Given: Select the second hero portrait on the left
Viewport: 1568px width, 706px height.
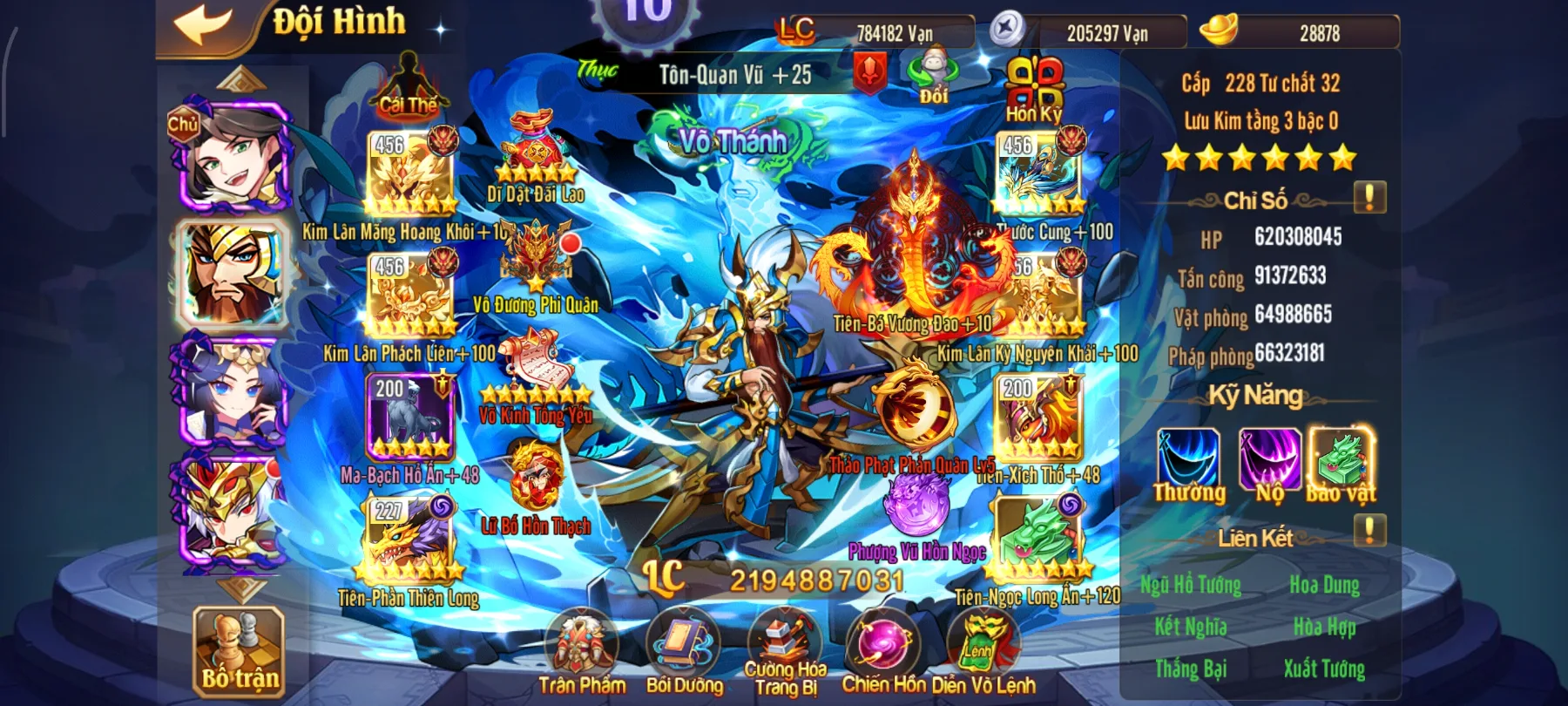Looking at the screenshot, I should [x=231, y=275].
